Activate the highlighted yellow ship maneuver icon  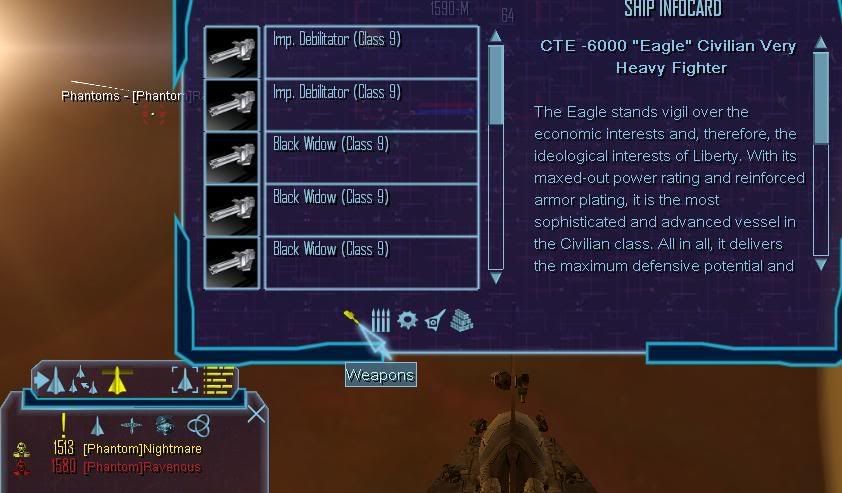[117, 380]
